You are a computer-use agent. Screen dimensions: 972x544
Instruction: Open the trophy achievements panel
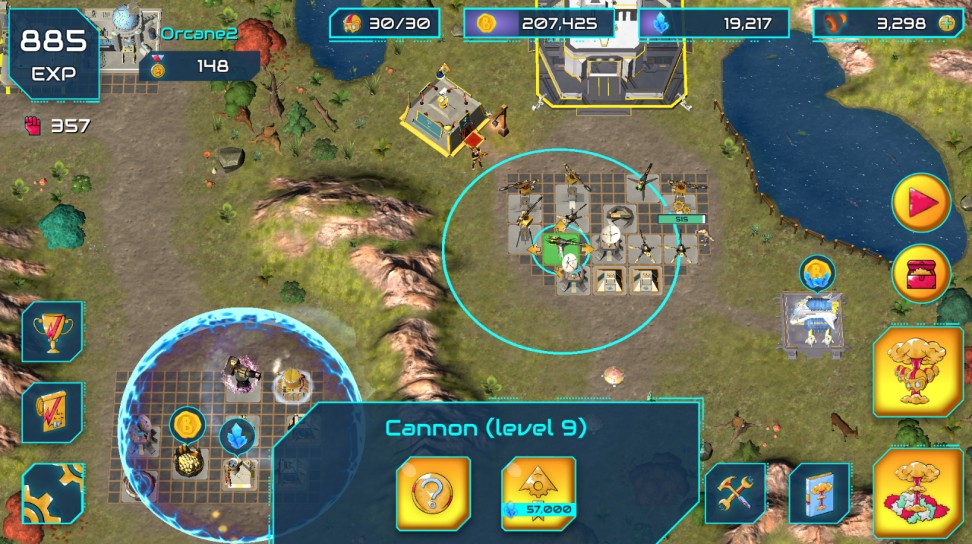[52, 331]
